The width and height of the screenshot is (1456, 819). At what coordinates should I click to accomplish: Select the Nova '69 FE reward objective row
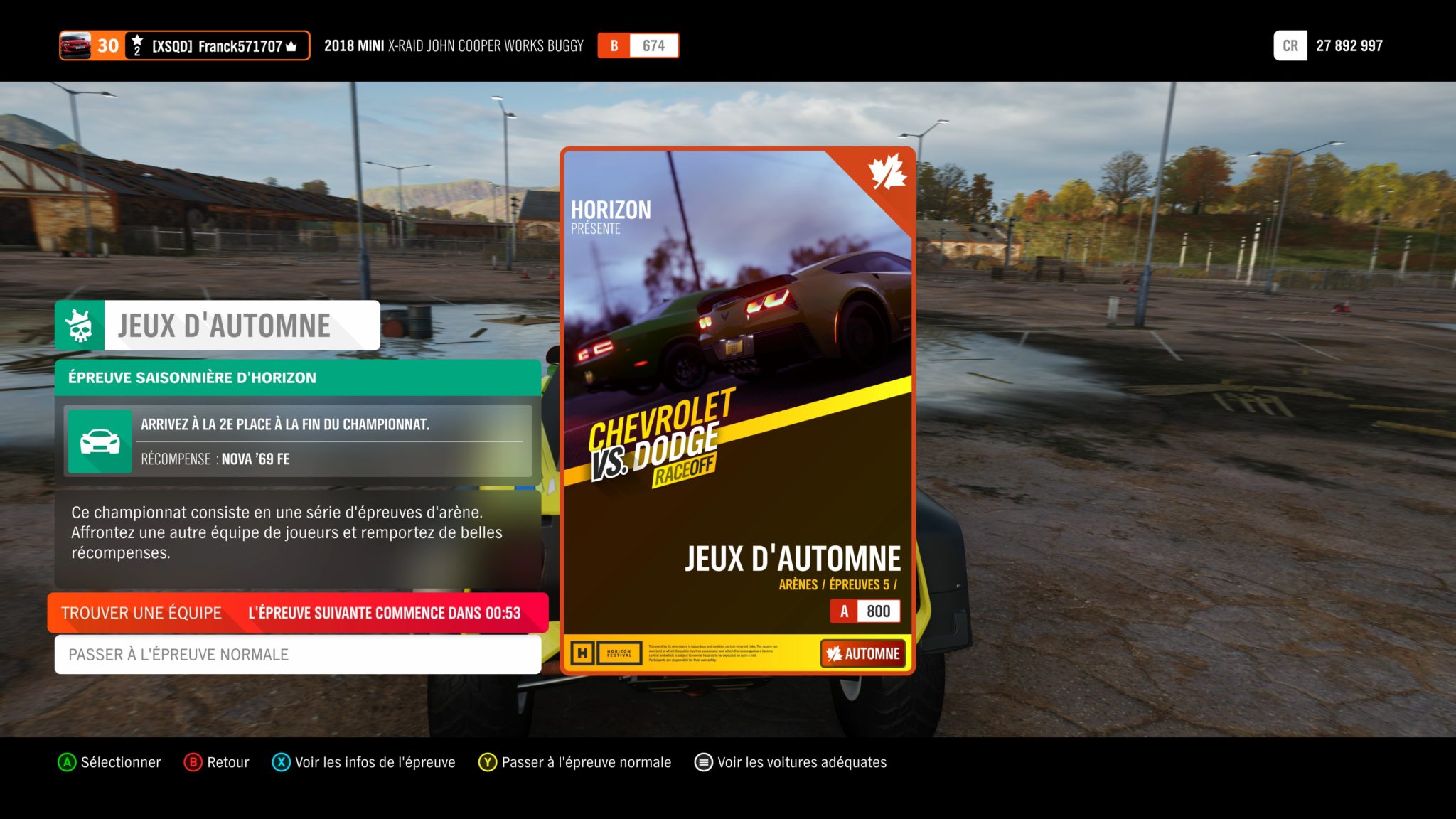(297, 441)
